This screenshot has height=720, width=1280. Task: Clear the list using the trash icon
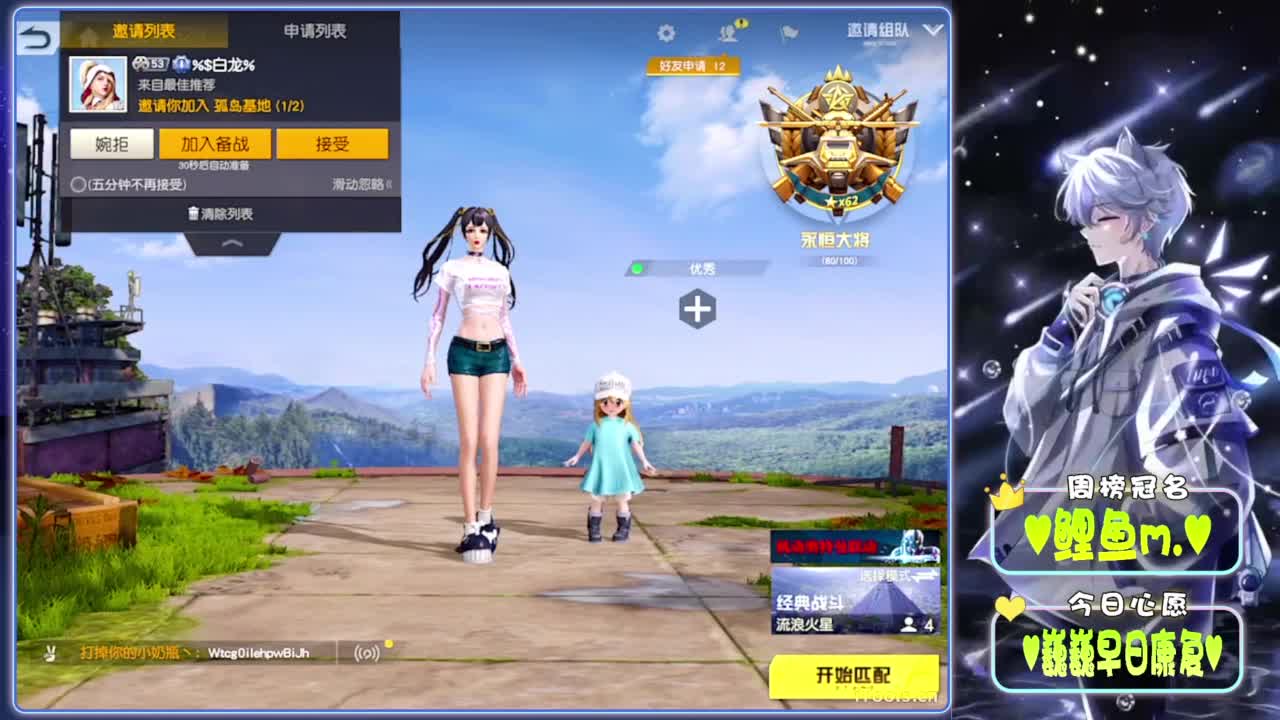click(x=218, y=213)
